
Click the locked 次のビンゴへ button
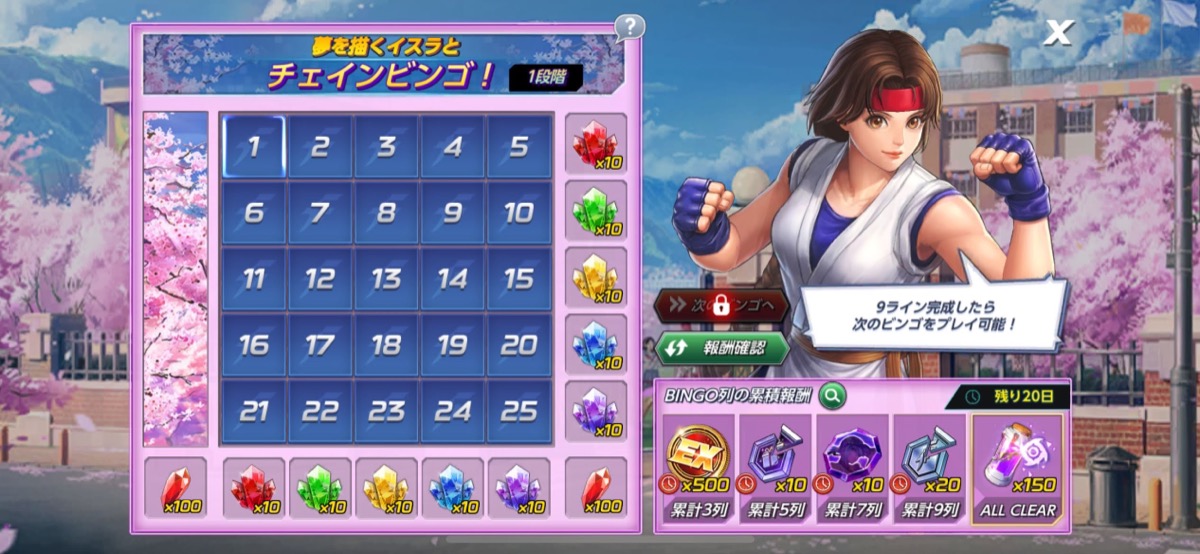click(x=722, y=306)
